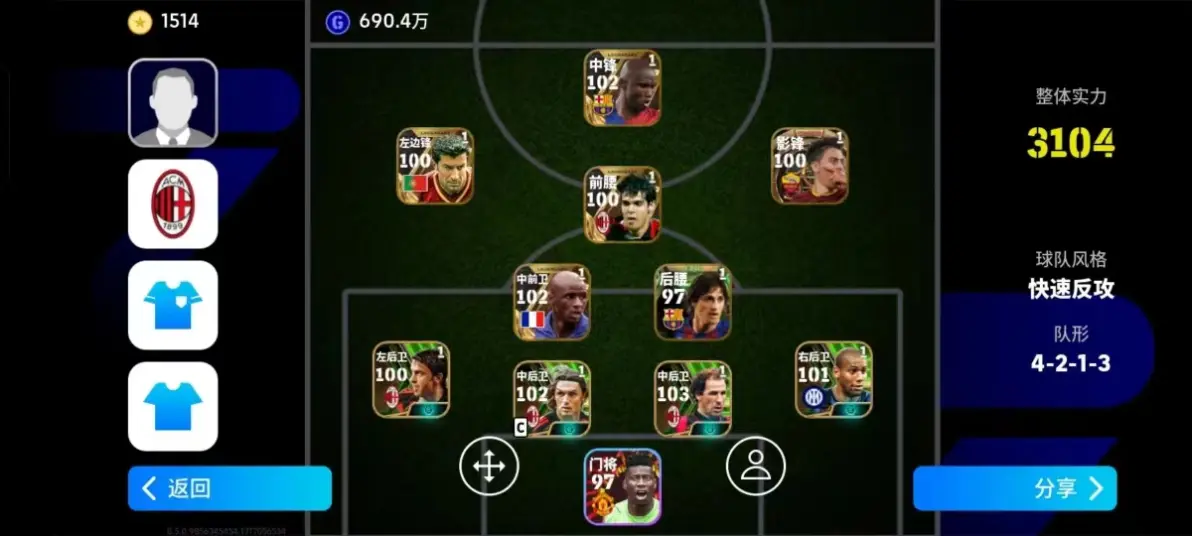Select the AC Milan team badge tile
This screenshot has height=536, width=1192.
coord(173,204)
